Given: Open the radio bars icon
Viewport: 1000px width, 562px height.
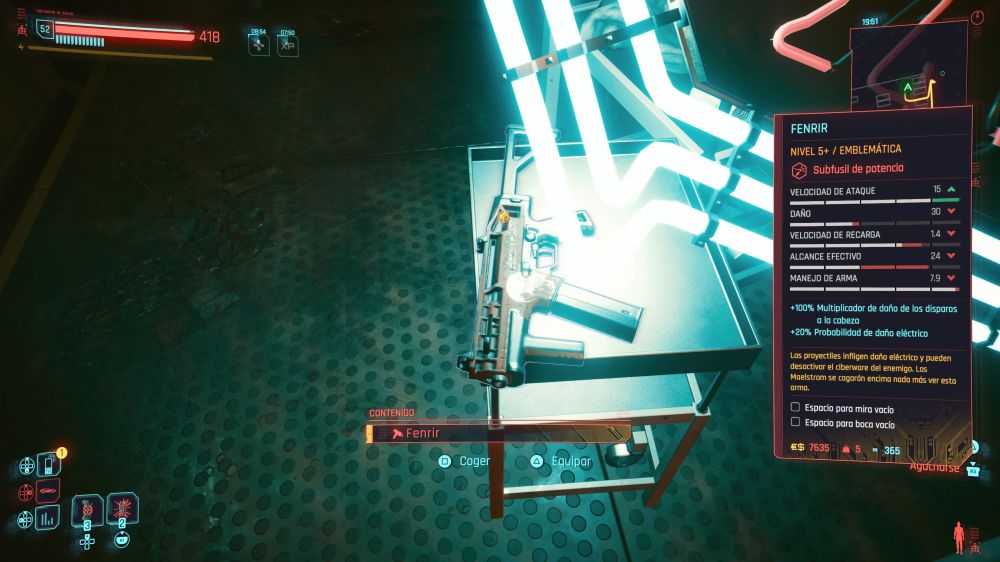Looking at the screenshot, I should (47, 517).
